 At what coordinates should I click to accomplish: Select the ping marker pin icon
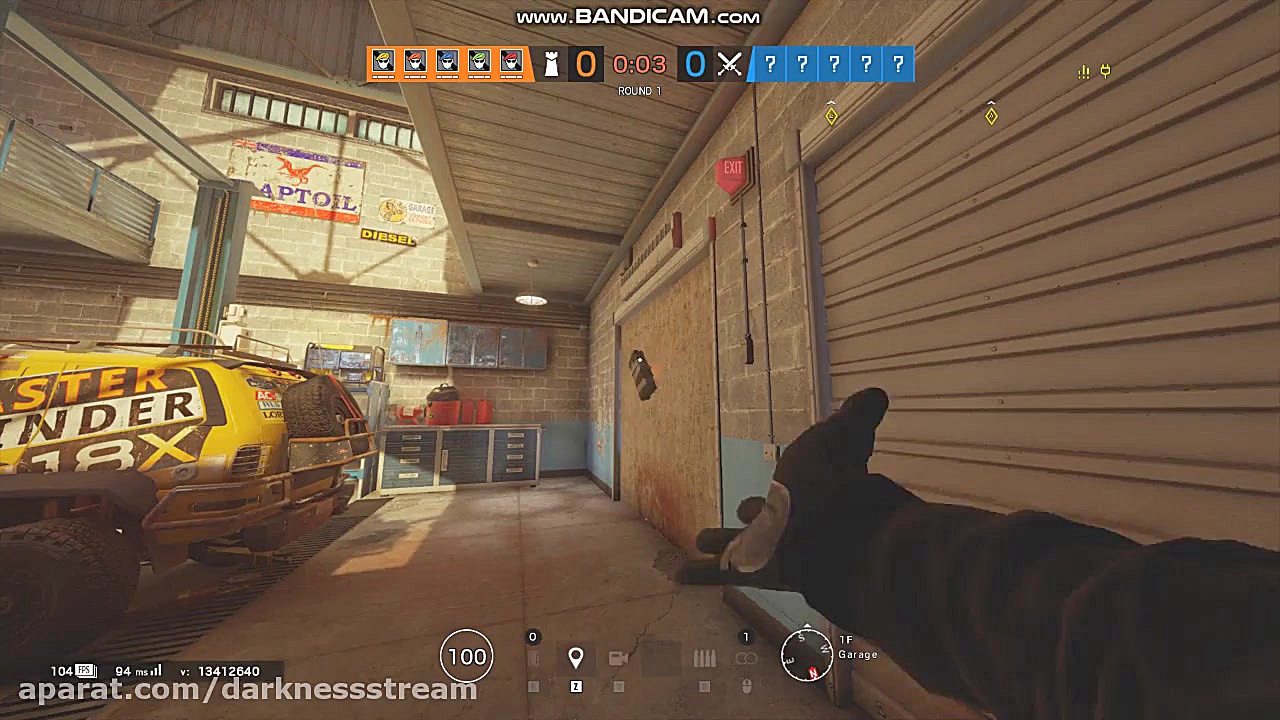[x=576, y=657]
